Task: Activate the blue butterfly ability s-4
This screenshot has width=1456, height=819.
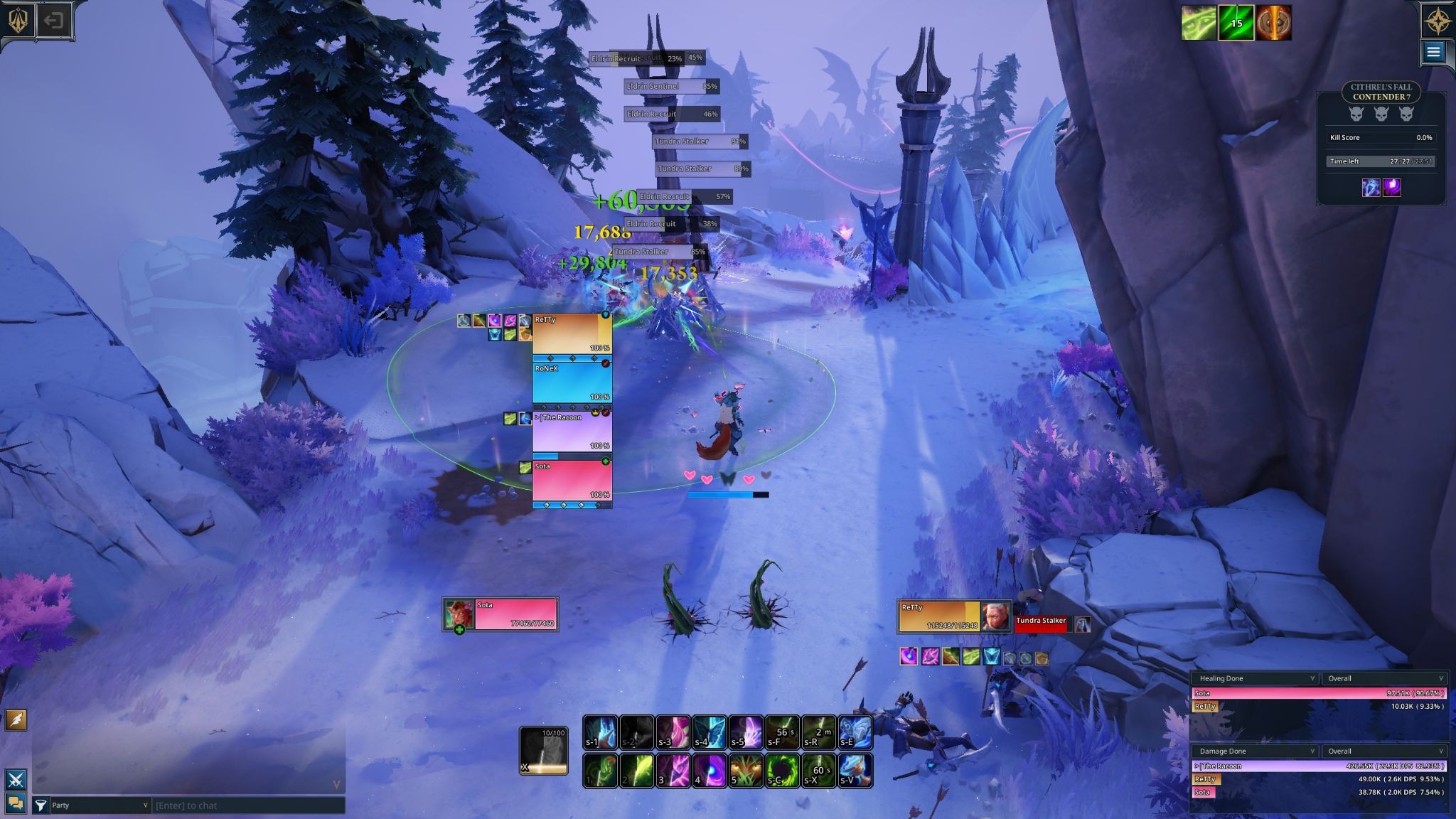Action: [x=710, y=733]
